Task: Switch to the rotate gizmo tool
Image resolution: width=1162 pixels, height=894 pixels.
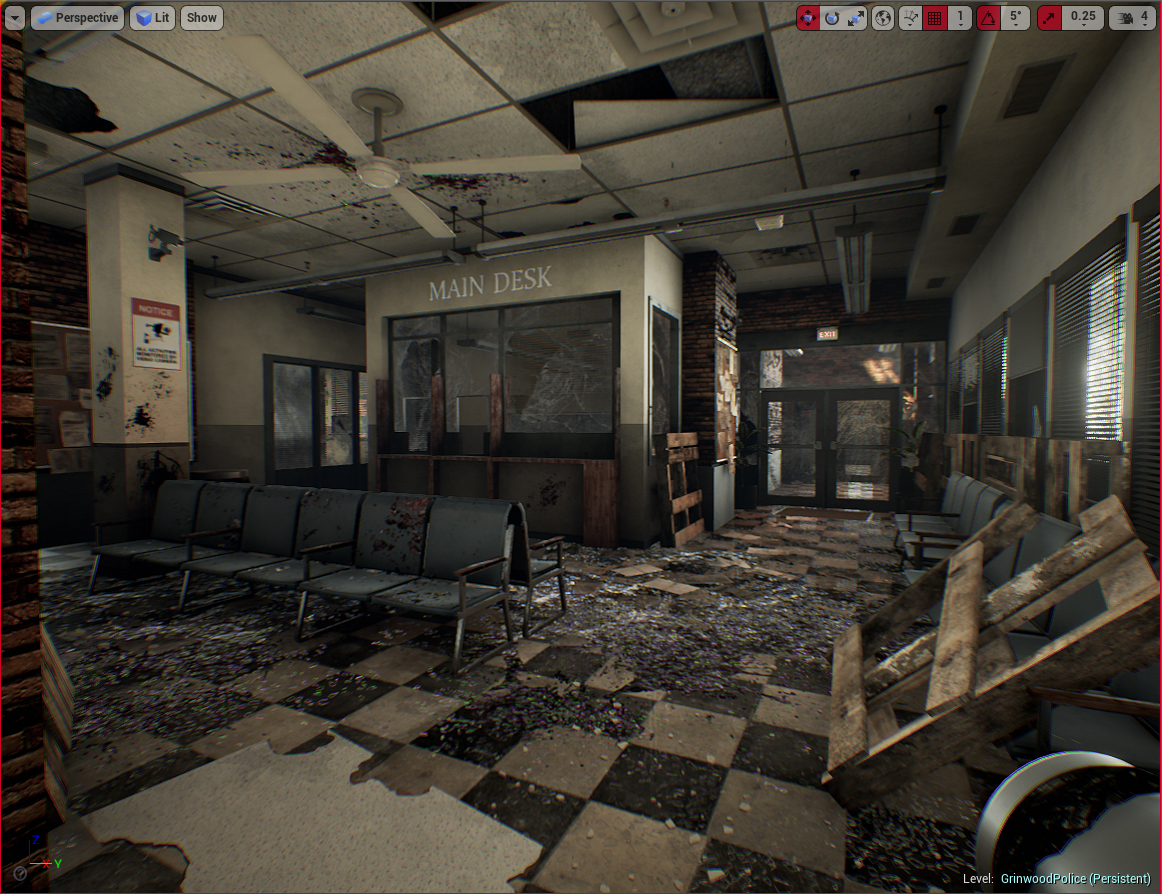Action: pos(832,17)
